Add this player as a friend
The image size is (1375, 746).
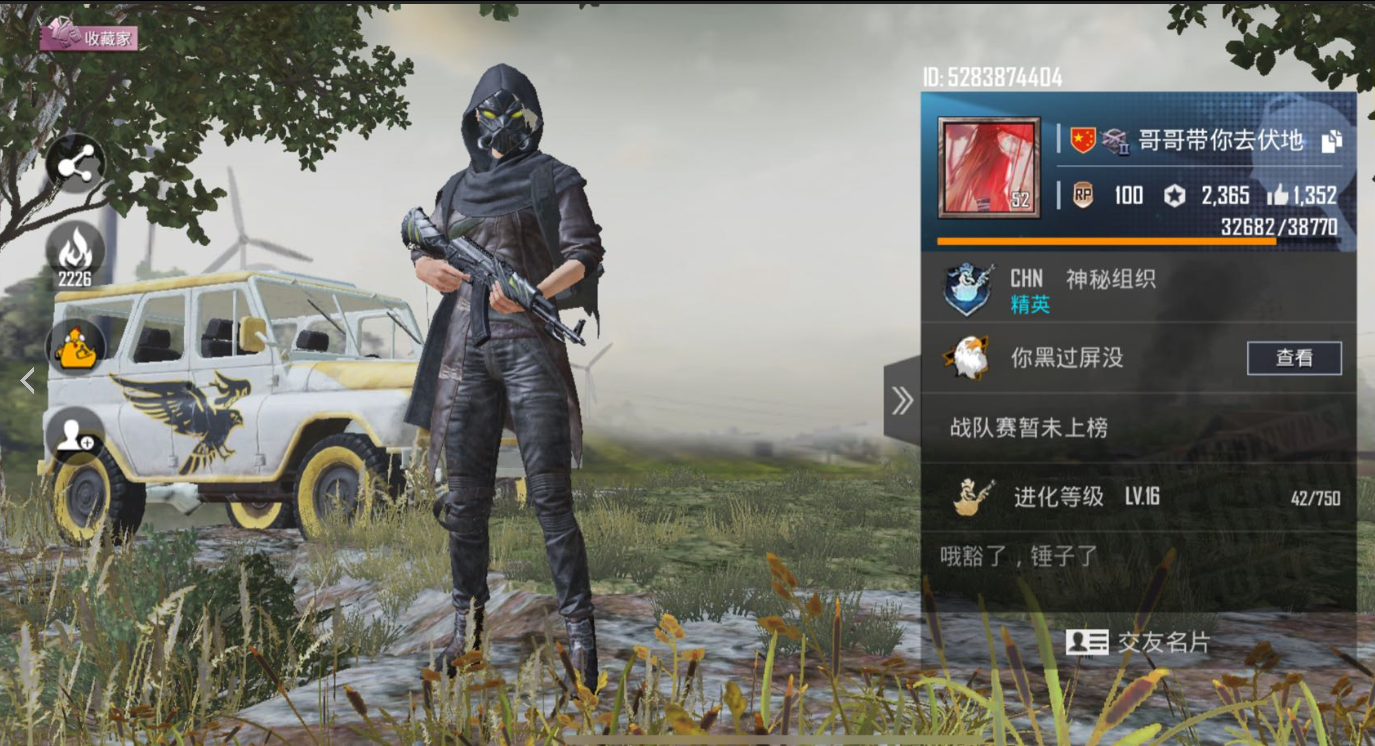[75, 435]
